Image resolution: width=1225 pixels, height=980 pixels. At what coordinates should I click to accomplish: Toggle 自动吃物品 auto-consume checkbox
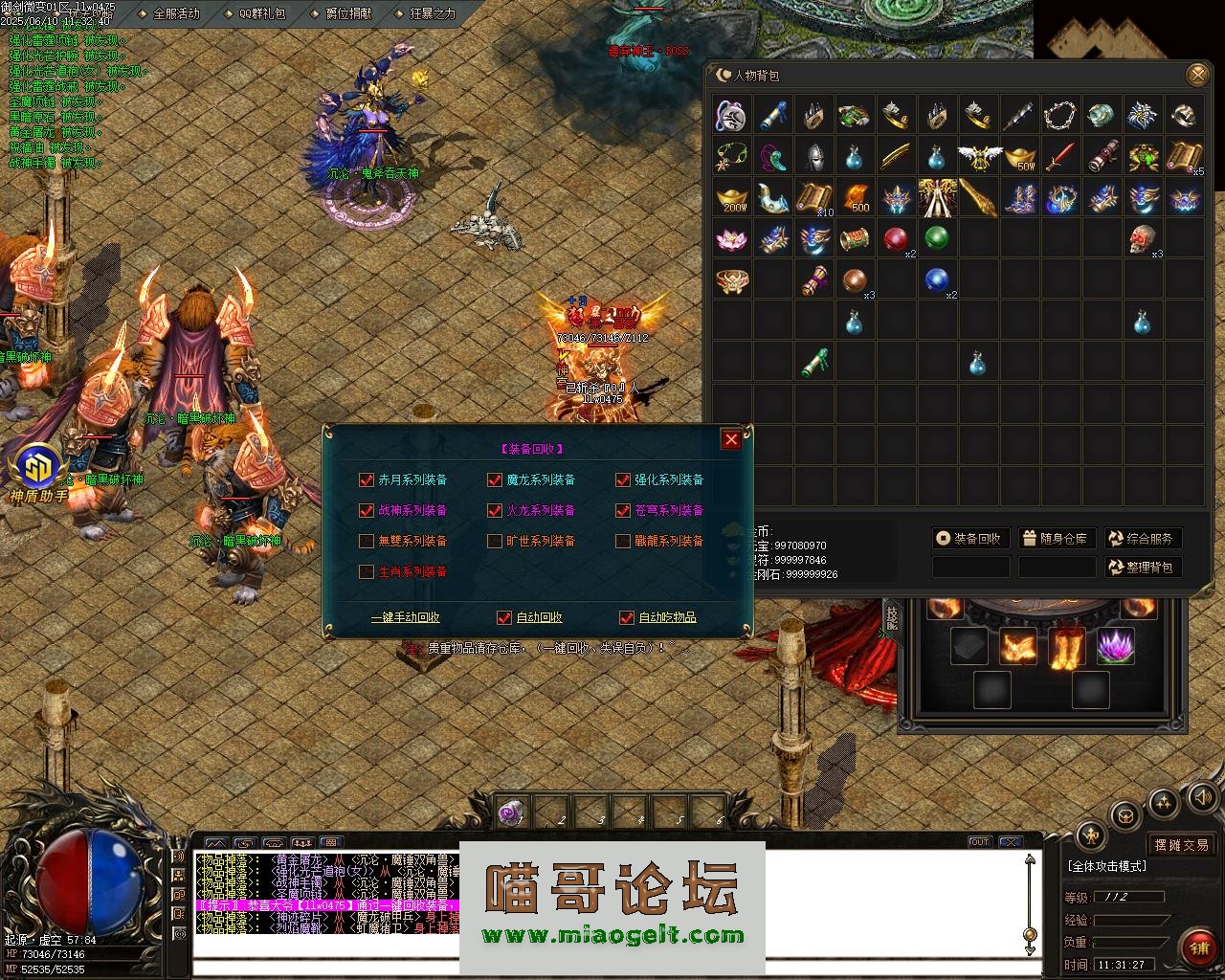pyautogui.click(x=627, y=617)
